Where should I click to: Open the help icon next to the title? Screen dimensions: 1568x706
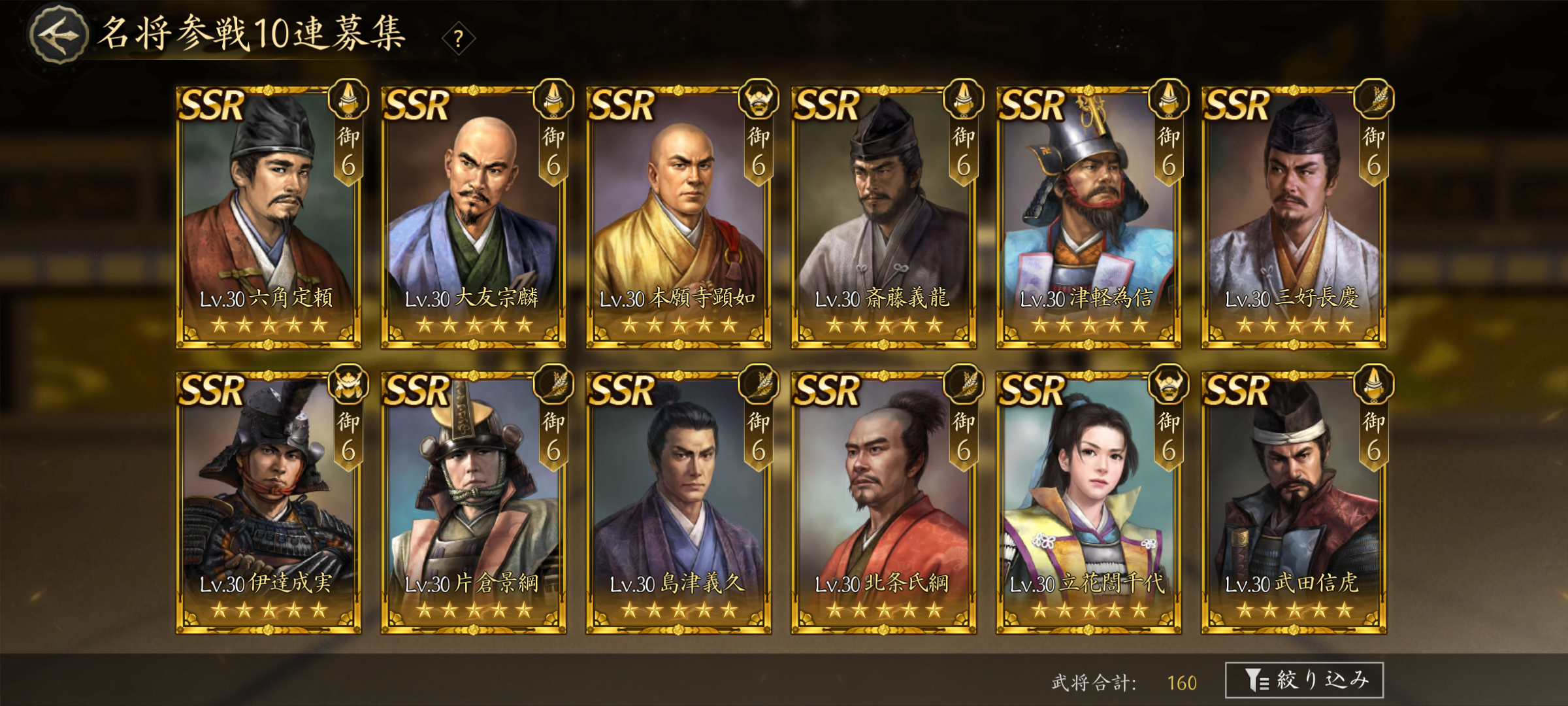tap(460, 39)
